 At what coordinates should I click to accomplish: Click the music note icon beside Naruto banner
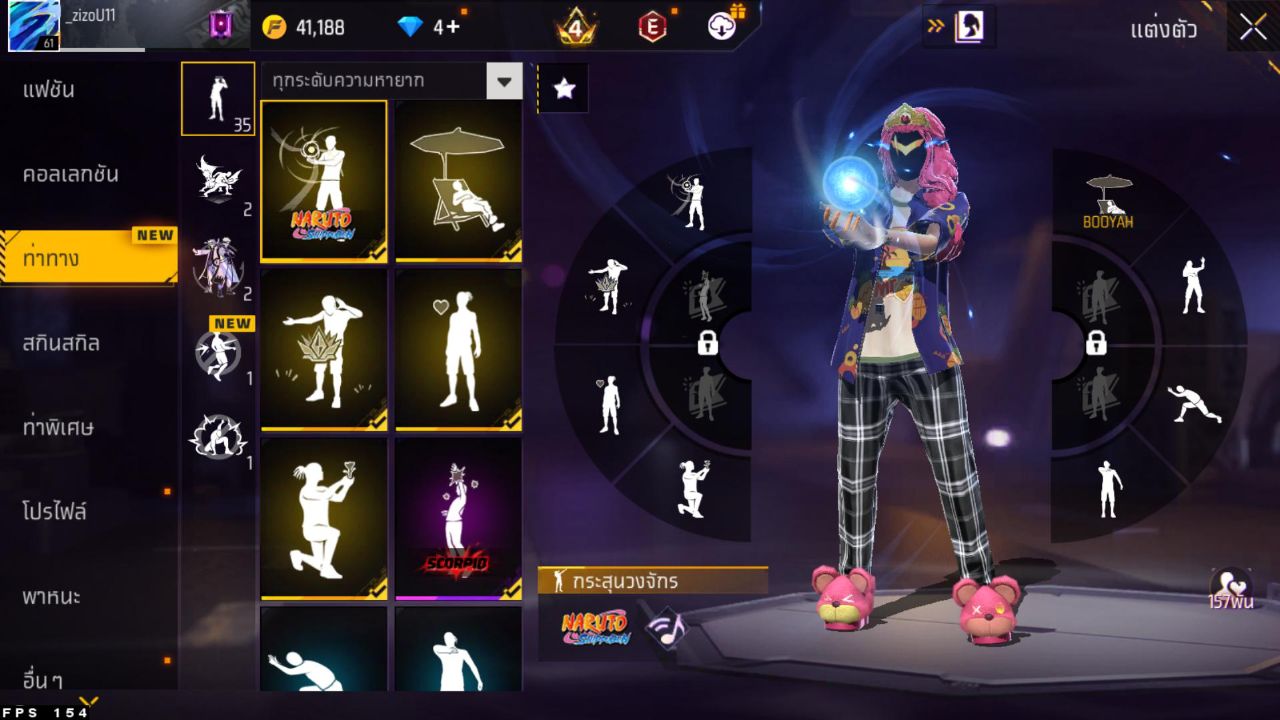pos(665,628)
